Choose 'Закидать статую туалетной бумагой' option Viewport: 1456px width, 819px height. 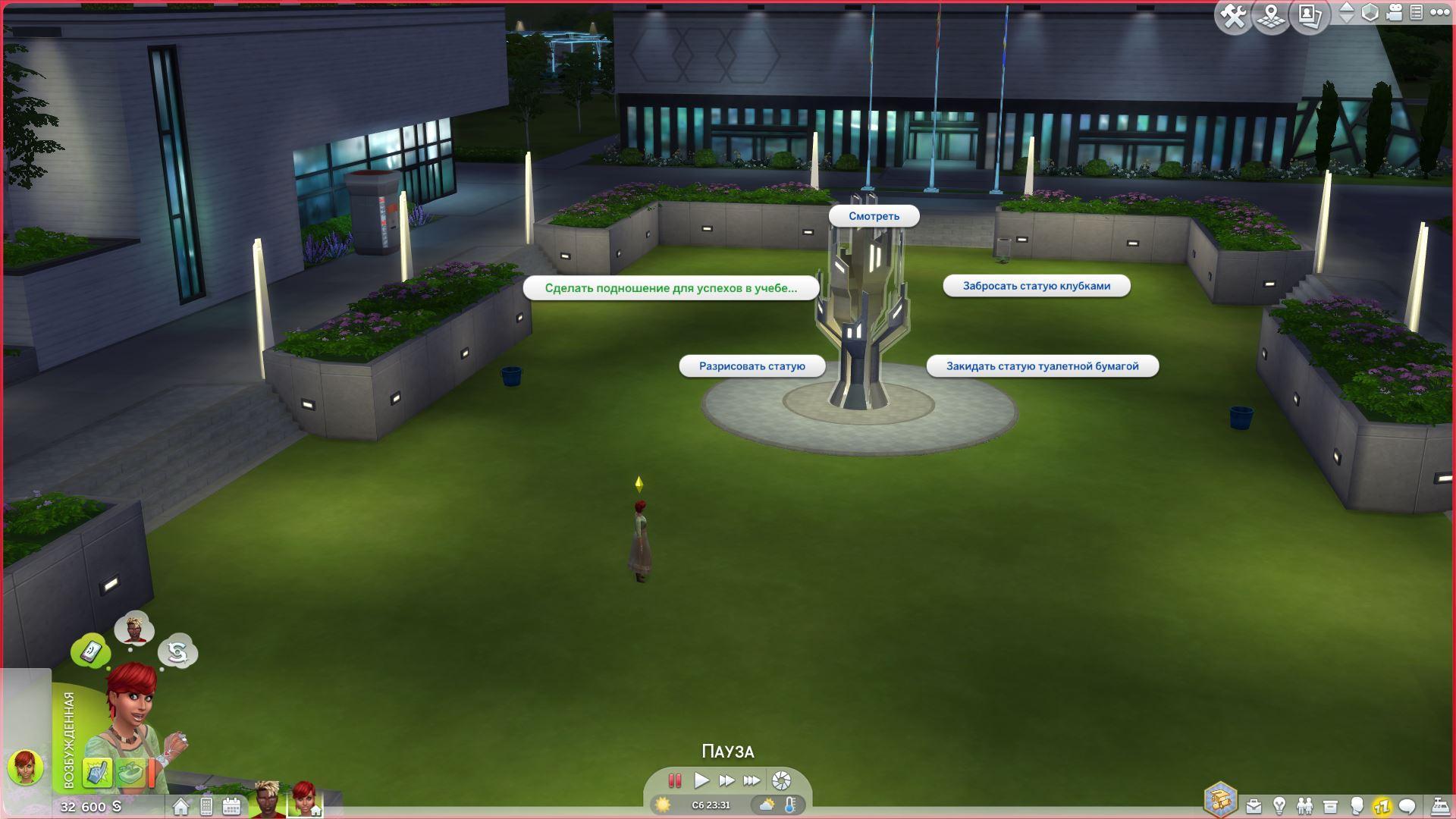(x=1042, y=366)
